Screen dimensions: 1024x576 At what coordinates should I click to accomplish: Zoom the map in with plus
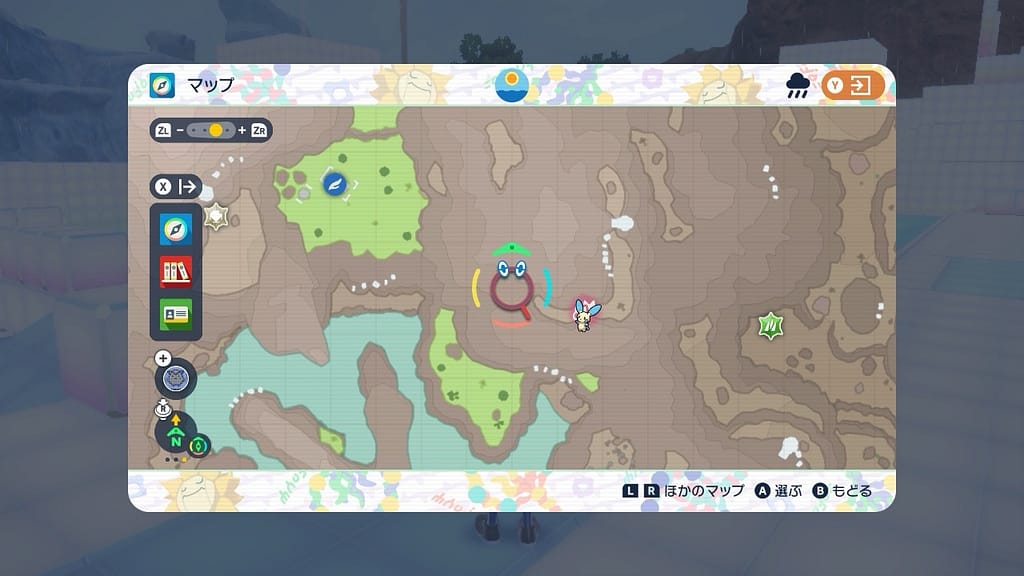pyautogui.click(x=242, y=130)
